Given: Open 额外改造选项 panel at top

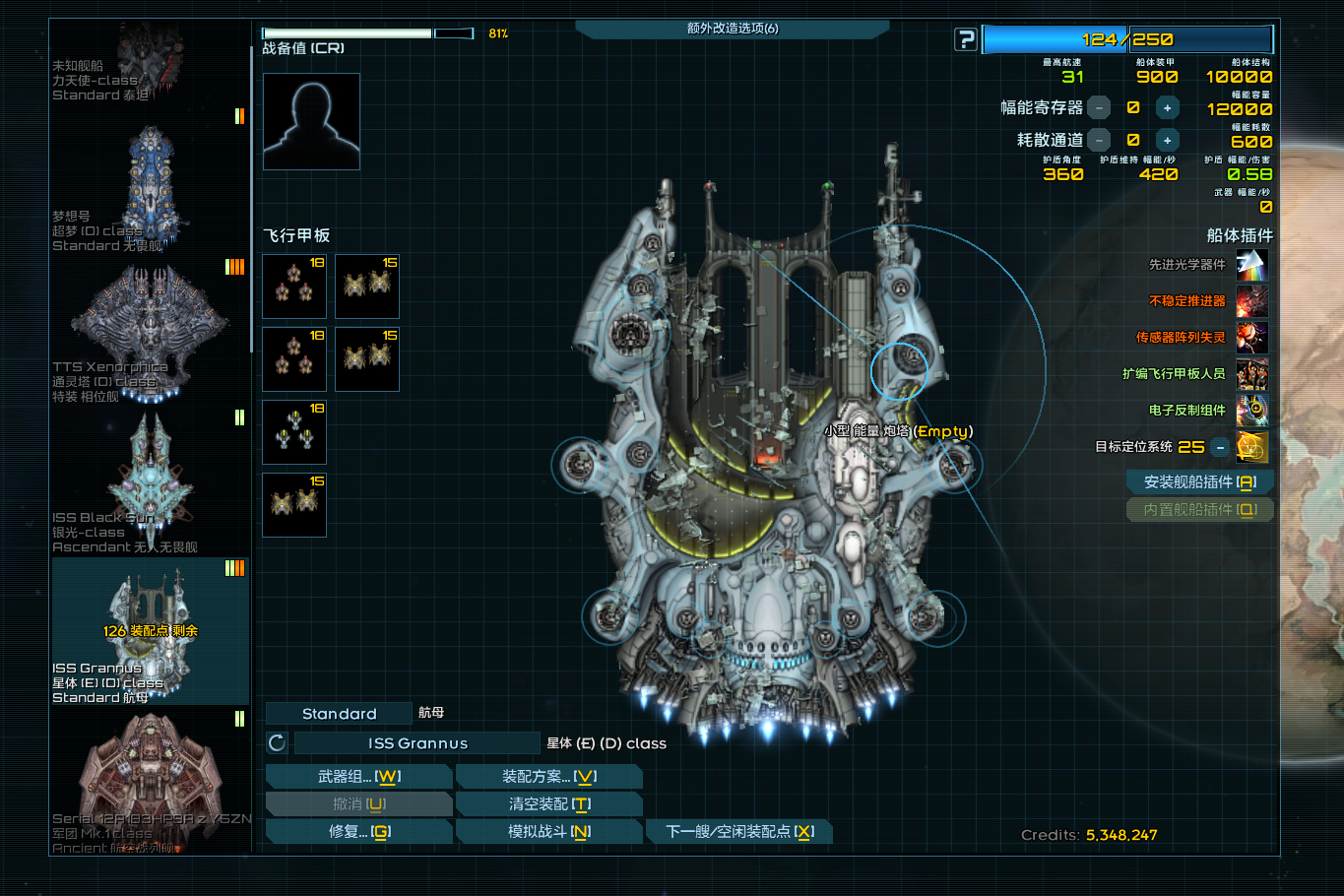Looking at the screenshot, I should pos(732,29).
